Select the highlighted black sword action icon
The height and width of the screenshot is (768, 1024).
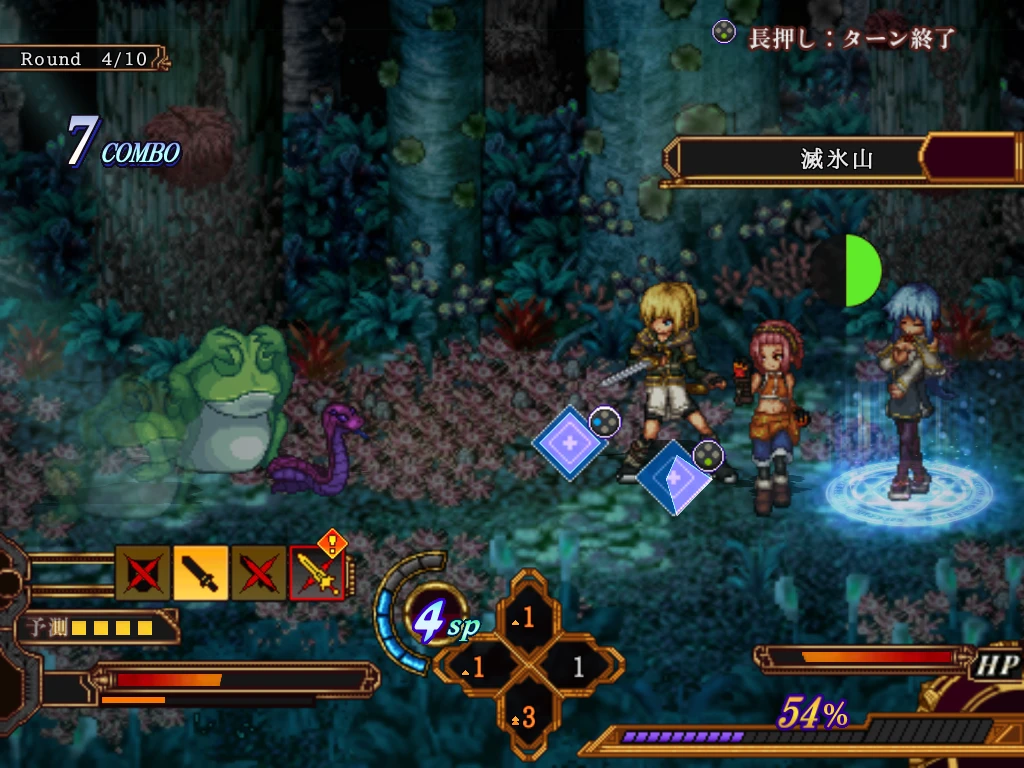click(x=201, y=573)
